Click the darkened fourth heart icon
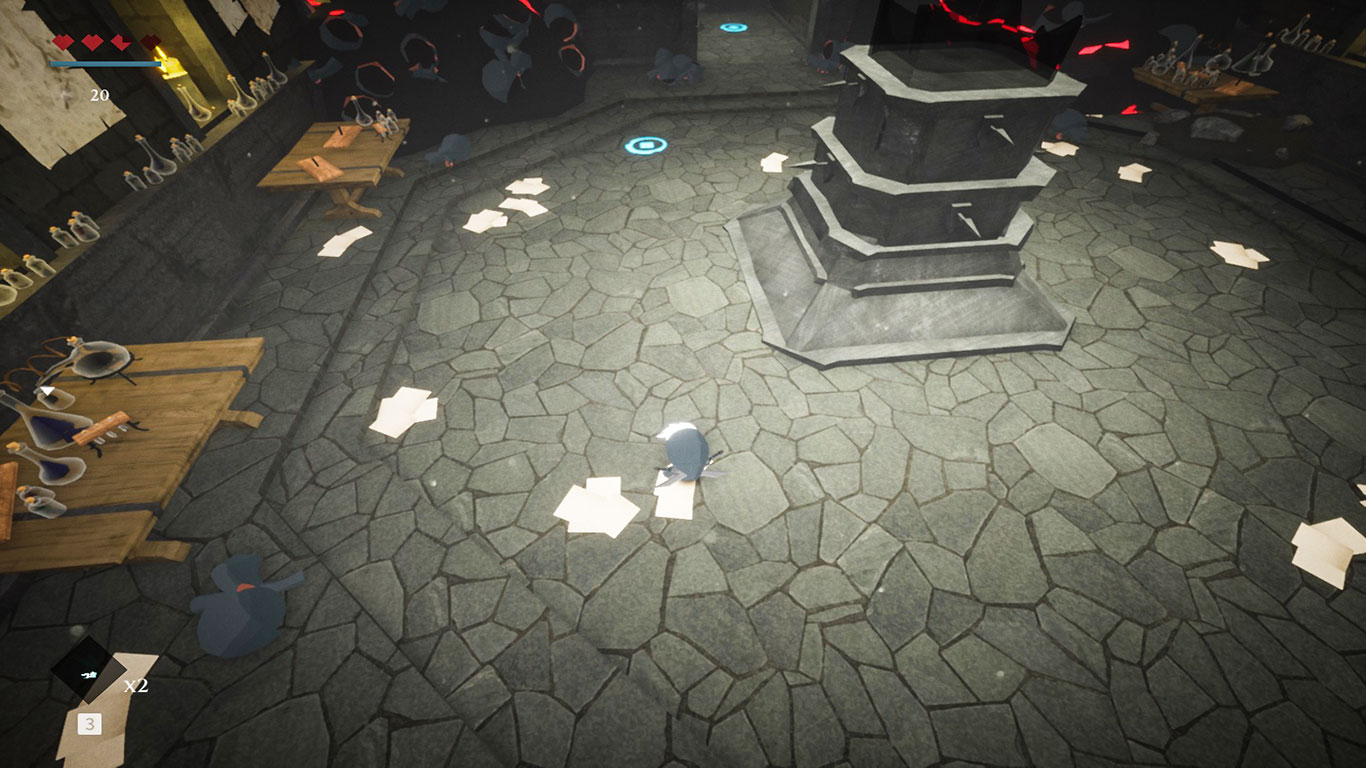 [x=150, y=42]
